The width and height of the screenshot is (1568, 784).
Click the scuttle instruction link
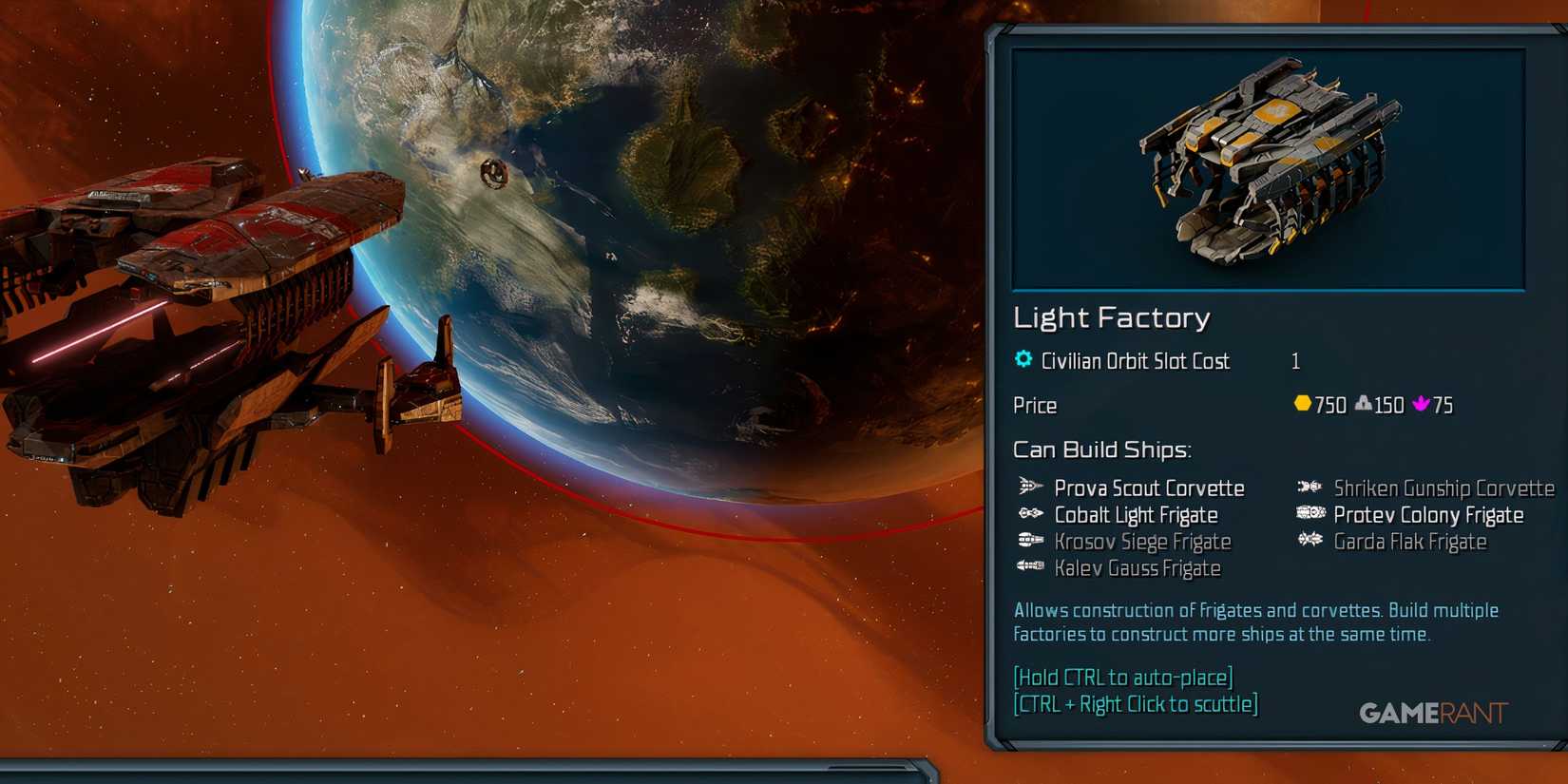point(1135,703)
